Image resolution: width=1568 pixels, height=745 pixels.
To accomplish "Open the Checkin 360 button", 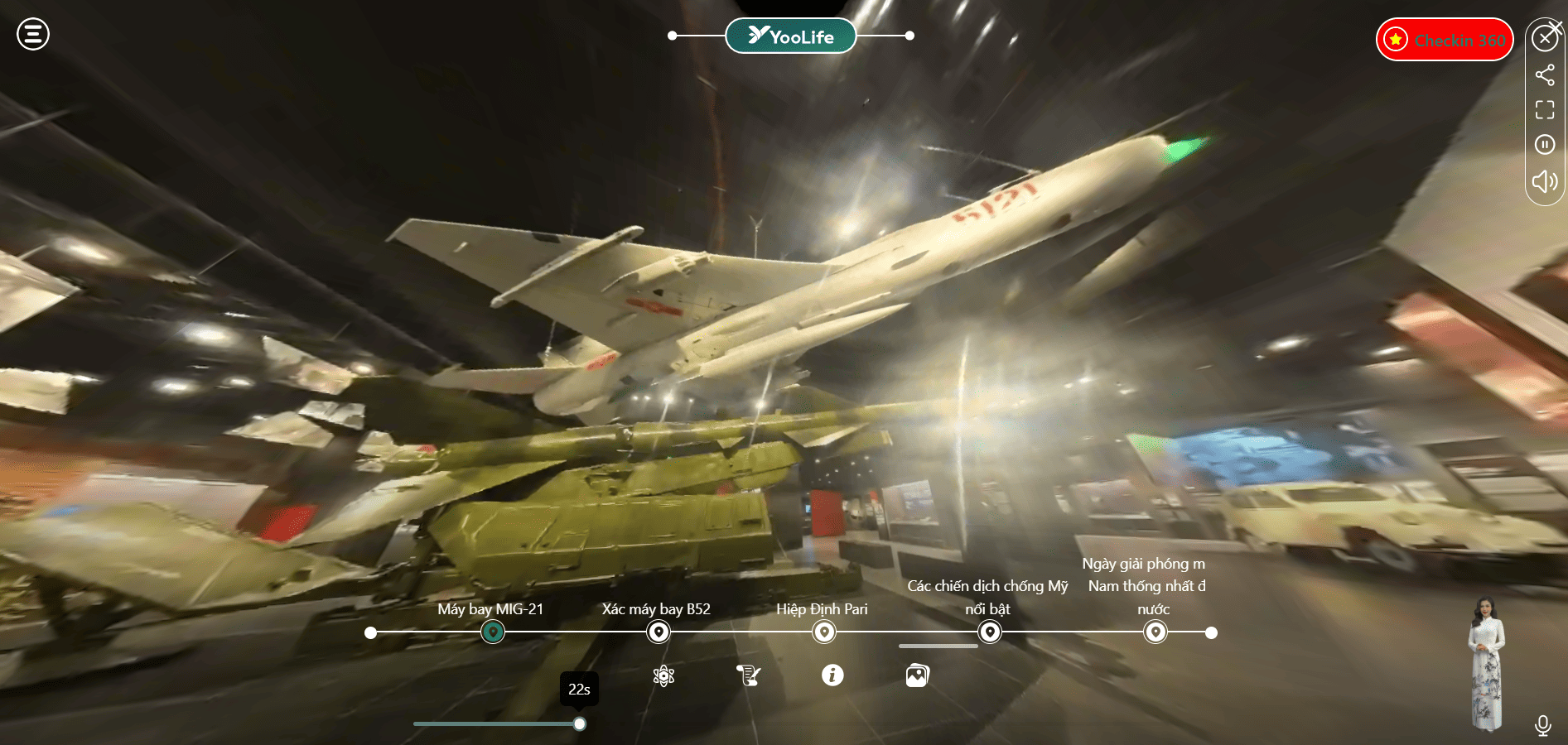I will pos(1445,40).
